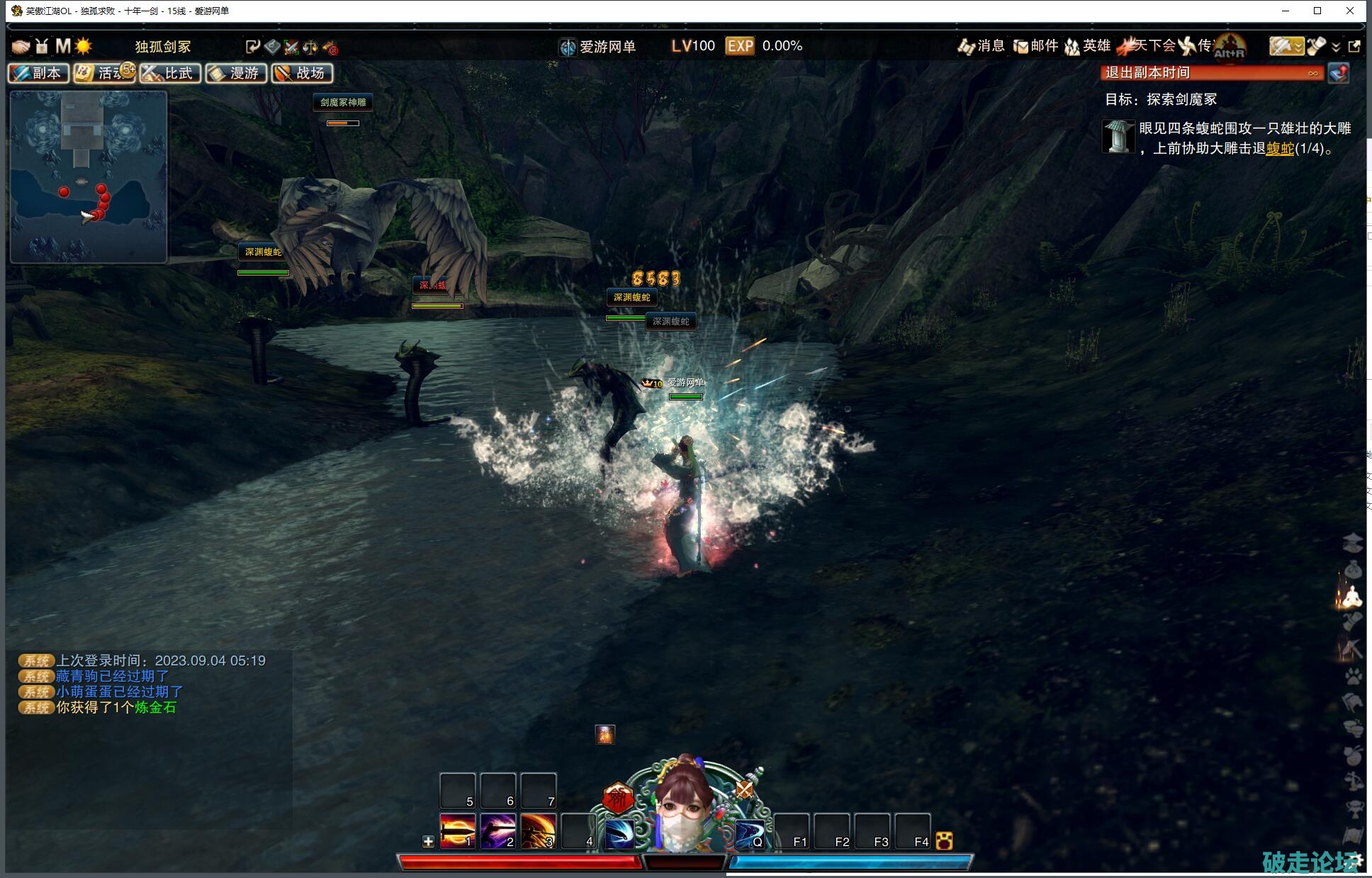Check the 邮件 mailbox
This screenshot has width=1372, height=878.
1035,46
